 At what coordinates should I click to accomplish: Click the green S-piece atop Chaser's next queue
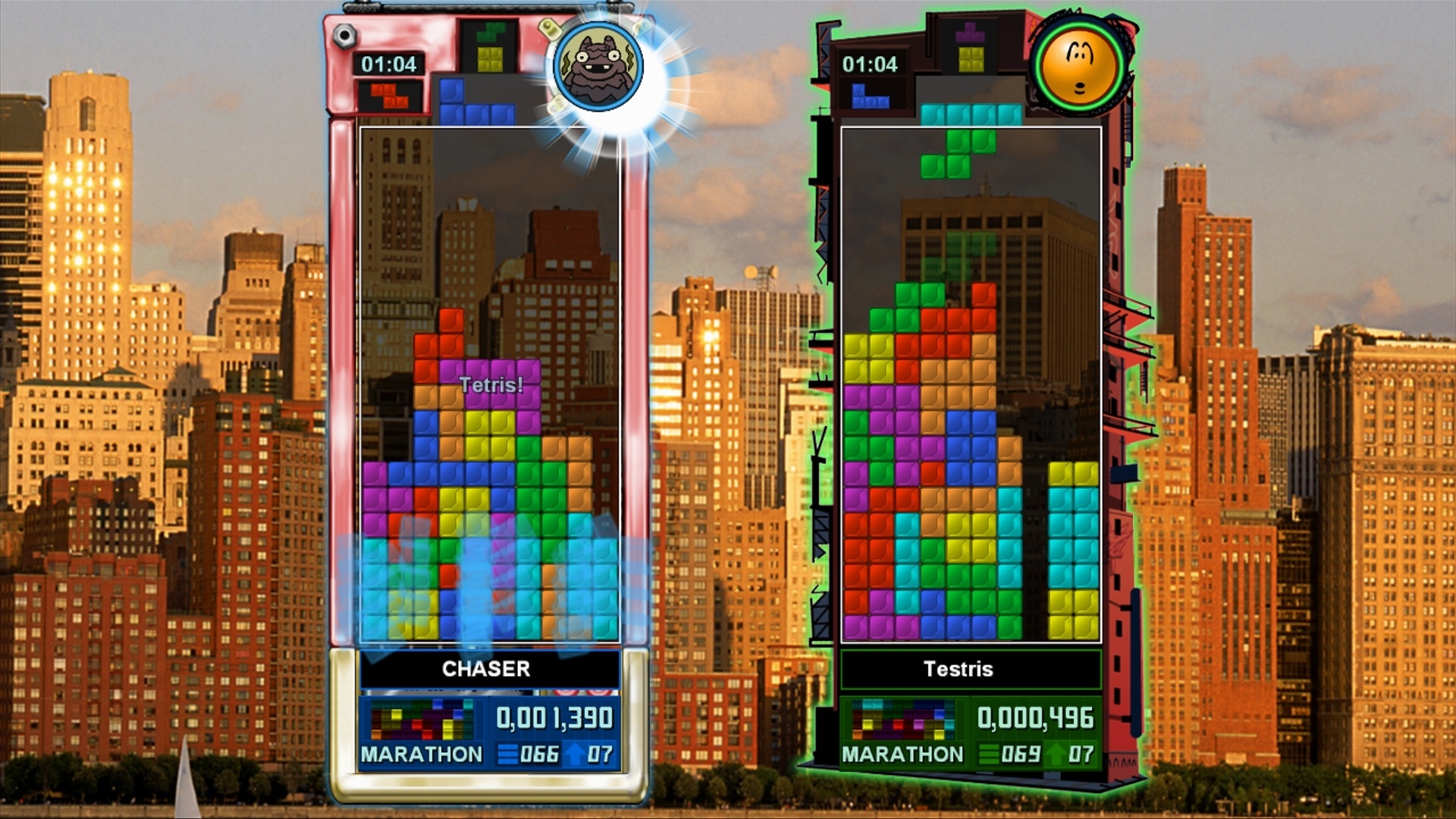(x=491, y=33)
